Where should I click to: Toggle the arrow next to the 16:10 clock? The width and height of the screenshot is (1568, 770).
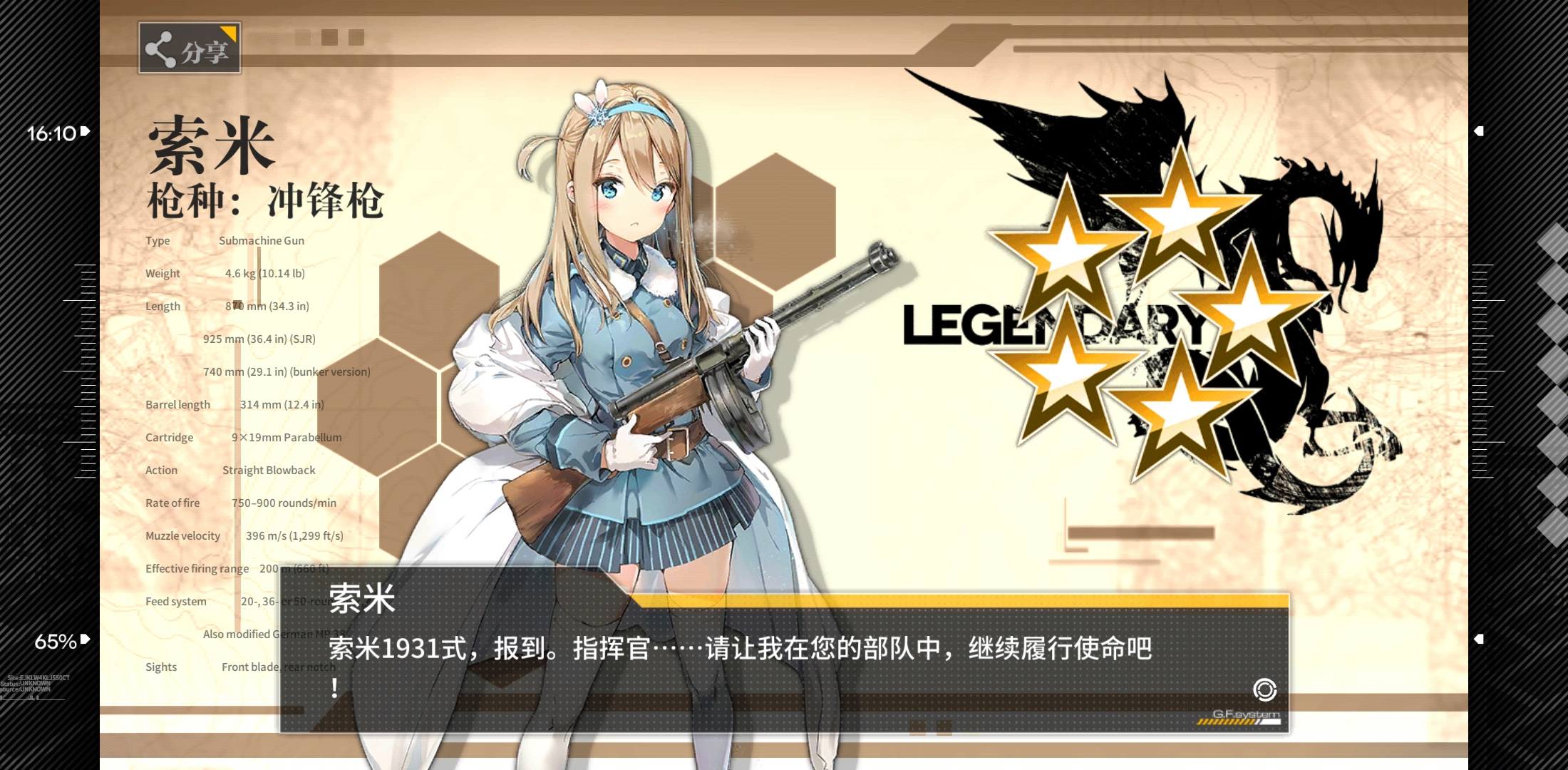point(86,130)
